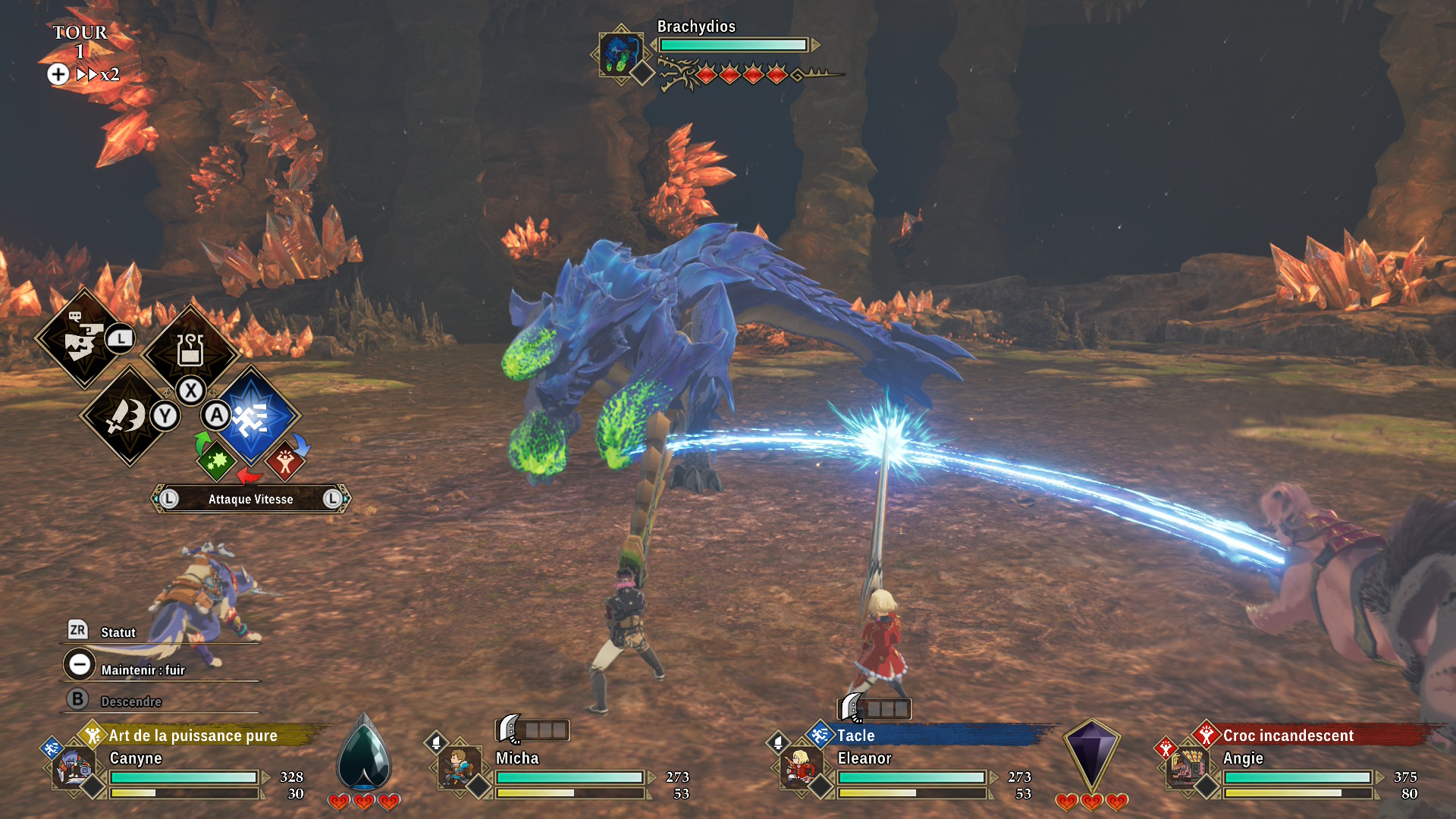Open the sword skills command
This screenshot has width=1456, height=819.
(128, 416)
